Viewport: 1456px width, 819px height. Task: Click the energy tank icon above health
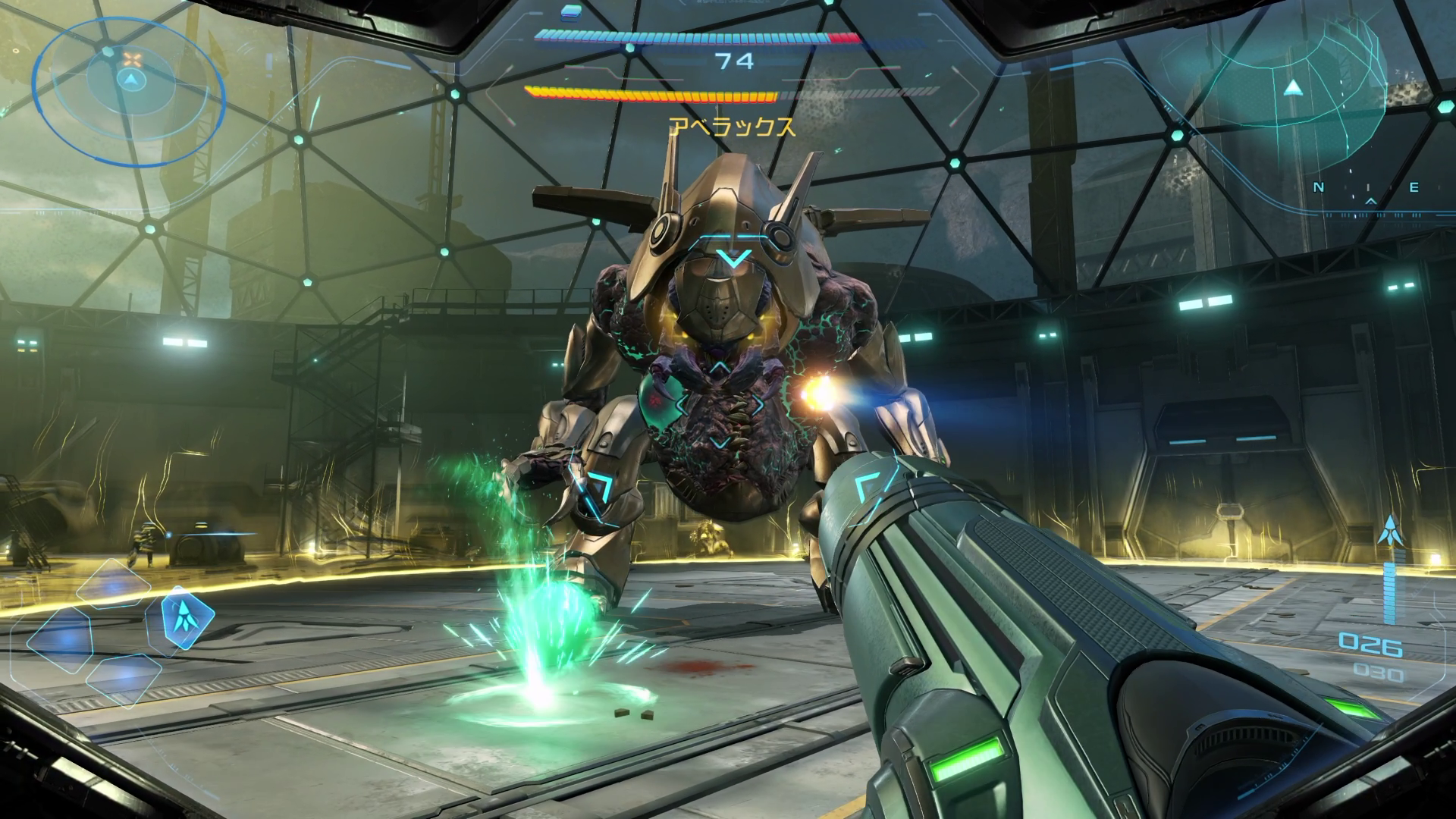[570, 11]
